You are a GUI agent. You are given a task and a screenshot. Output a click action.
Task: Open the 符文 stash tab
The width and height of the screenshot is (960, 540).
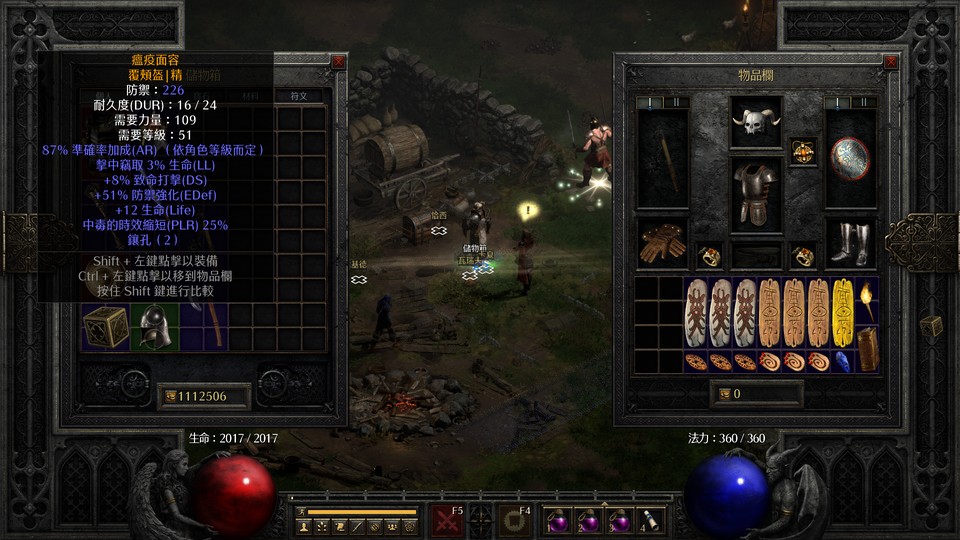click(299, 96)
